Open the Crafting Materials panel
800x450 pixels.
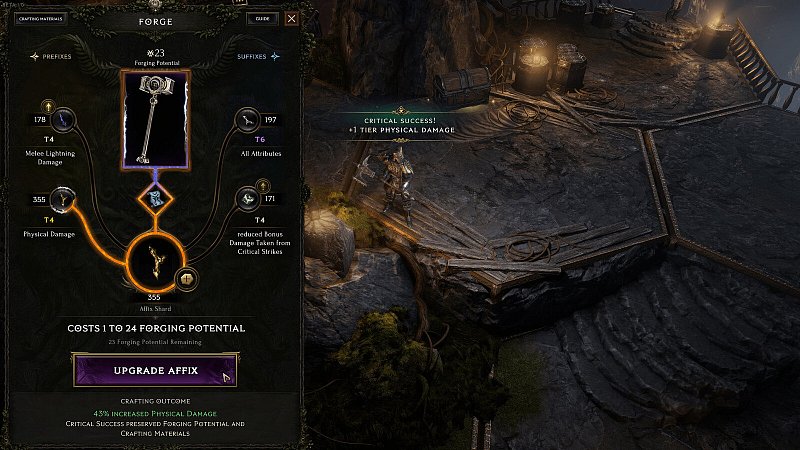tap(39, 18)
